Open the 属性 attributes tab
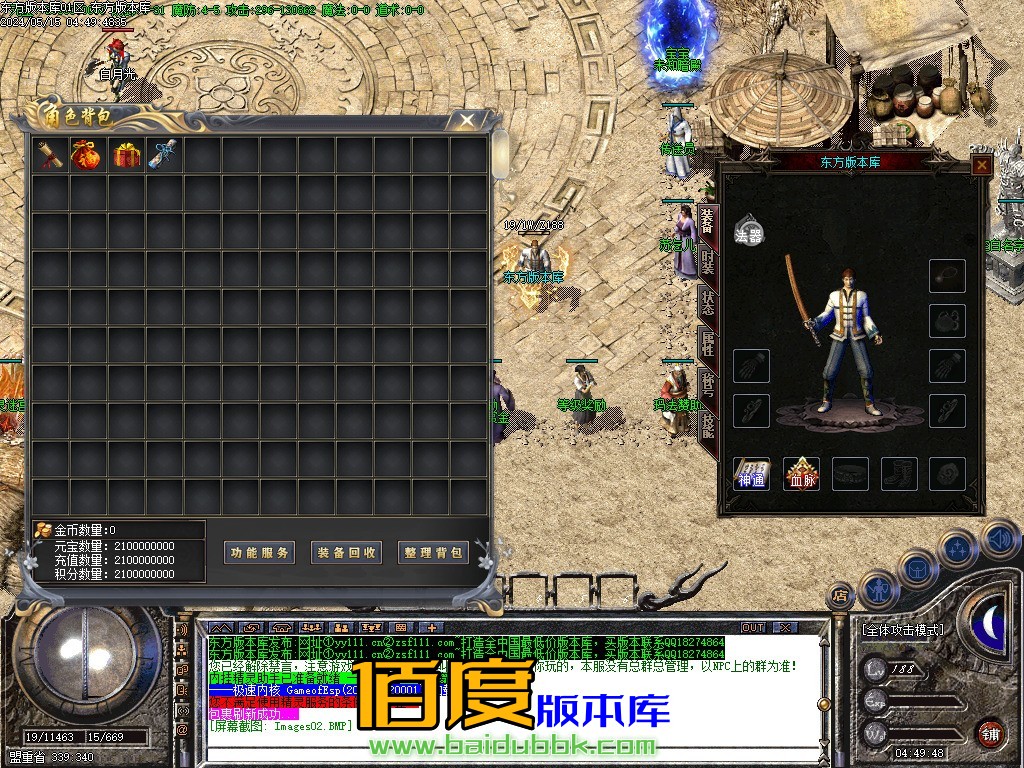This screenshot has width=1024, height=768. tap(707, 346)
